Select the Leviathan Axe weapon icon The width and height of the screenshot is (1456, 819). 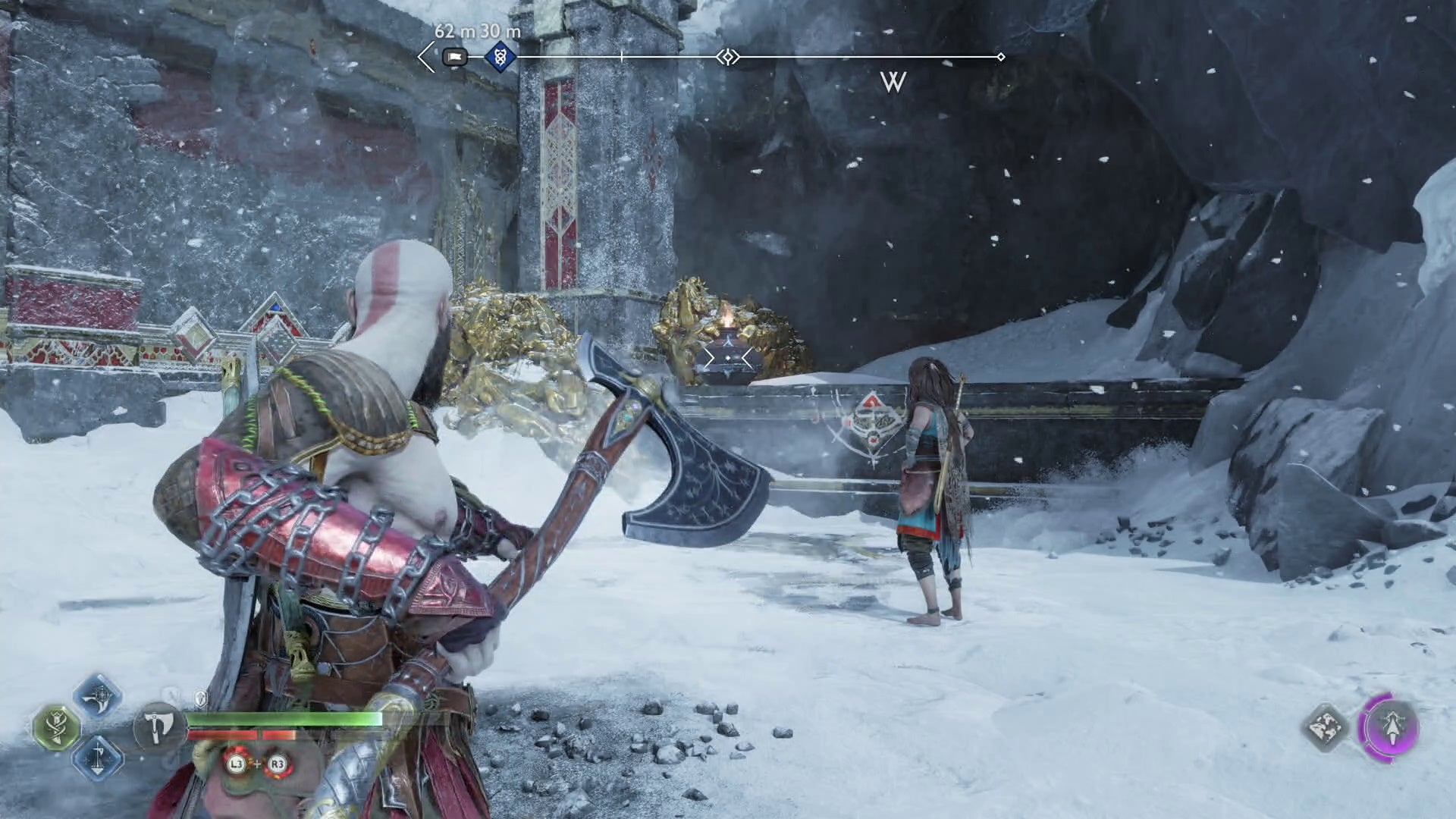coord(158,726)
